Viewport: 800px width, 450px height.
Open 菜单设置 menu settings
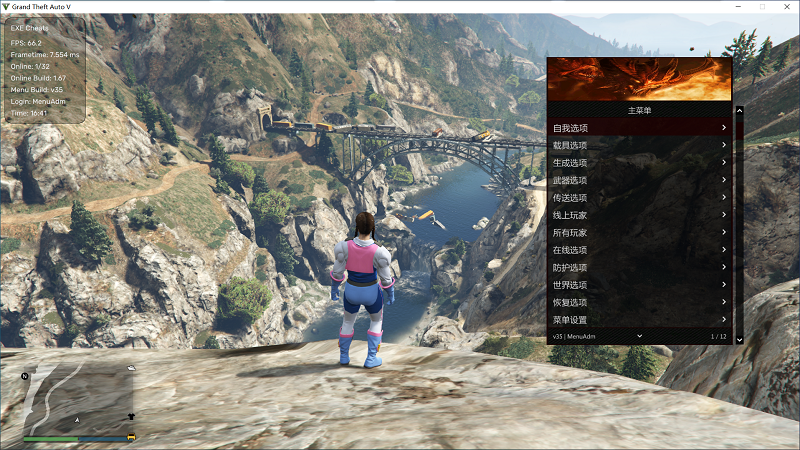[640, 320]
